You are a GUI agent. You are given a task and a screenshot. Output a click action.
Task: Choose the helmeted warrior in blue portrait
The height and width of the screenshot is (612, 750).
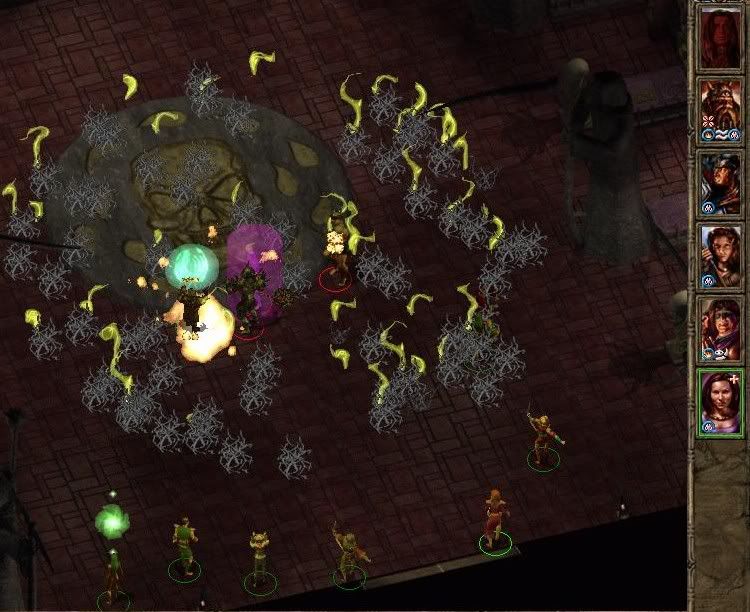click(x=719, y=183)
